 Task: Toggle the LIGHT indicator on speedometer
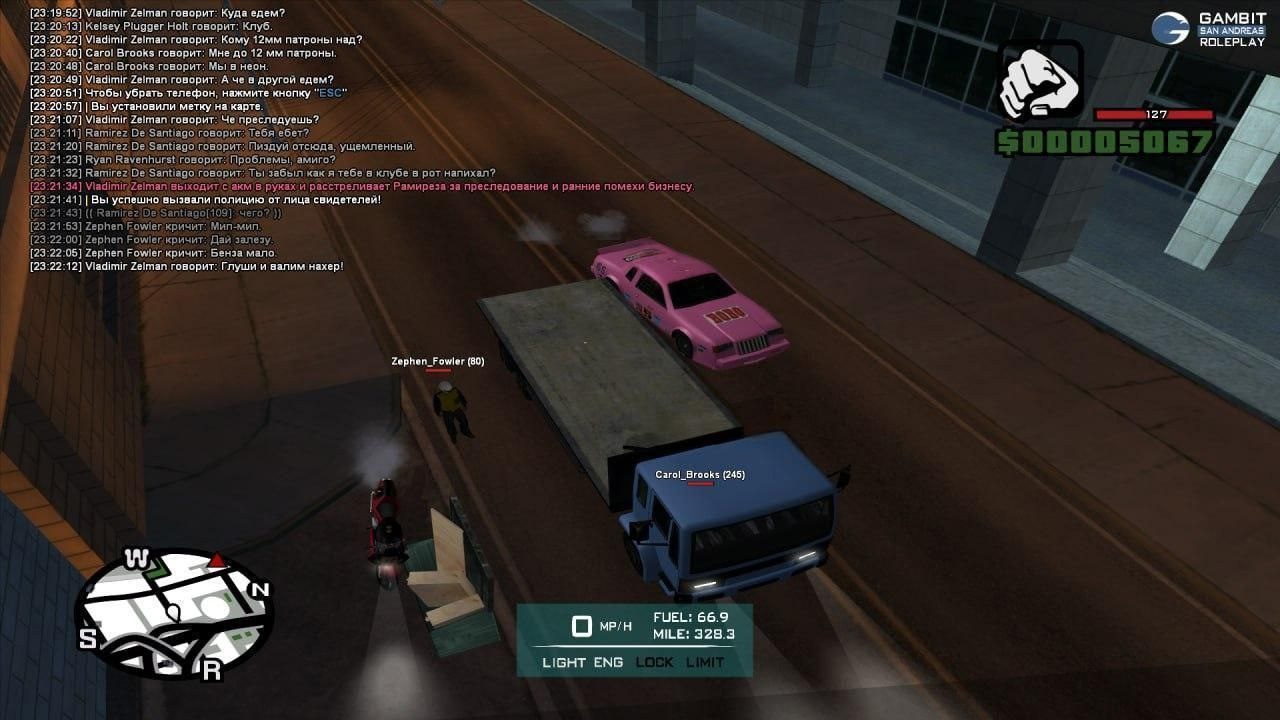(564, 662)
